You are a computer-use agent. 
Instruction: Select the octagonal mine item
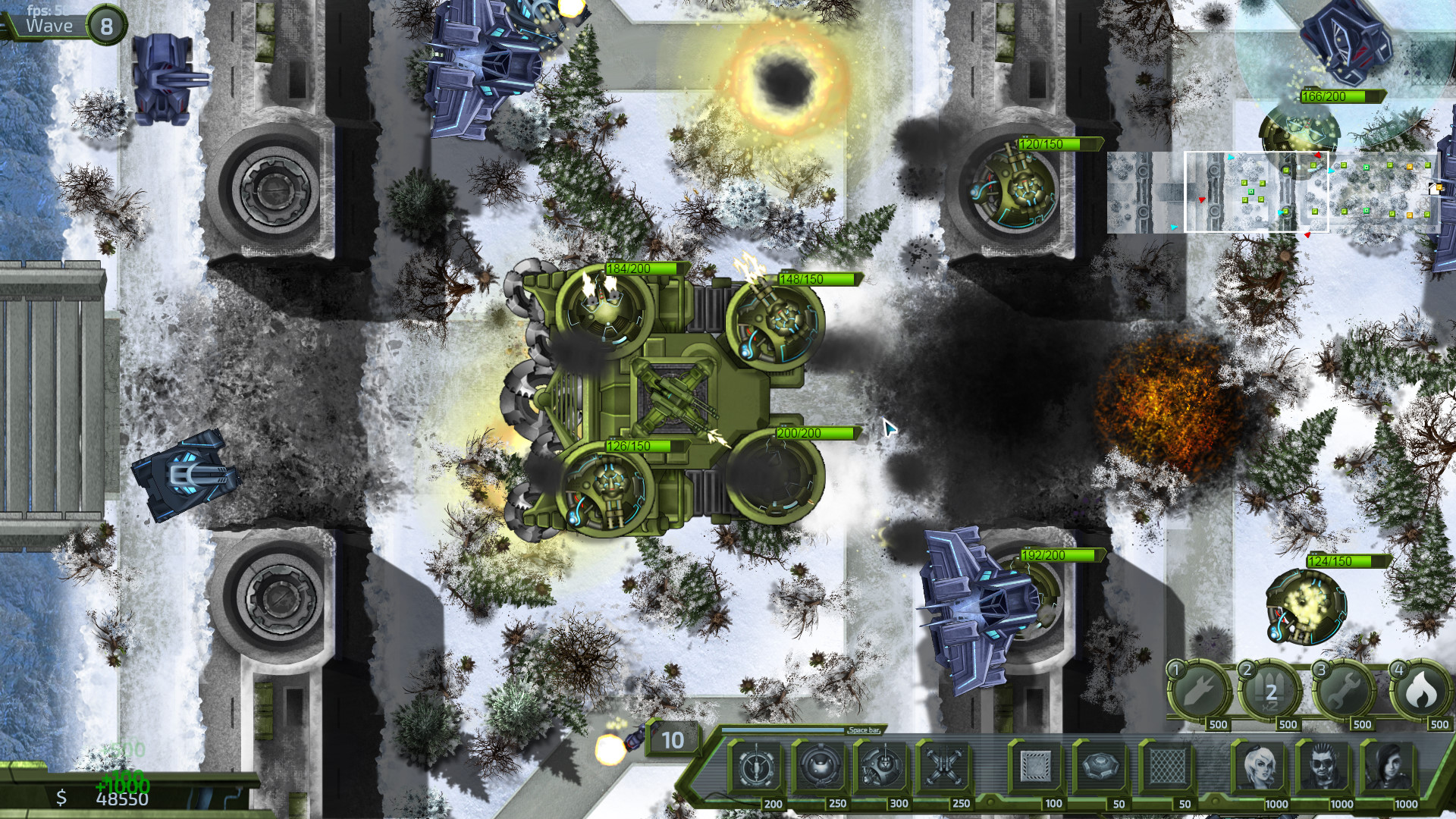point(1100,767)
